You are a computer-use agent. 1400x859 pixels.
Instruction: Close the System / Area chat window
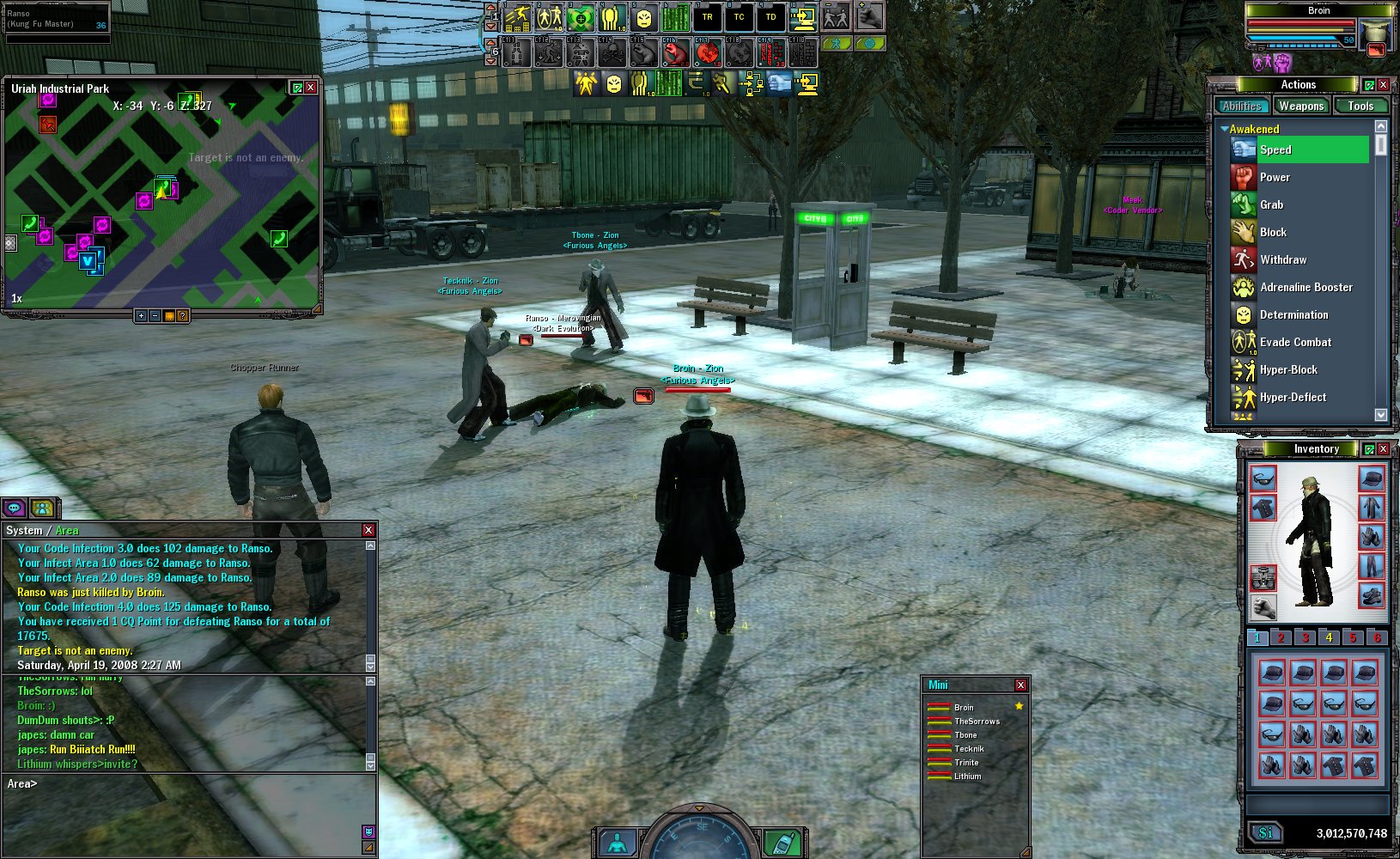pos(368,531)
